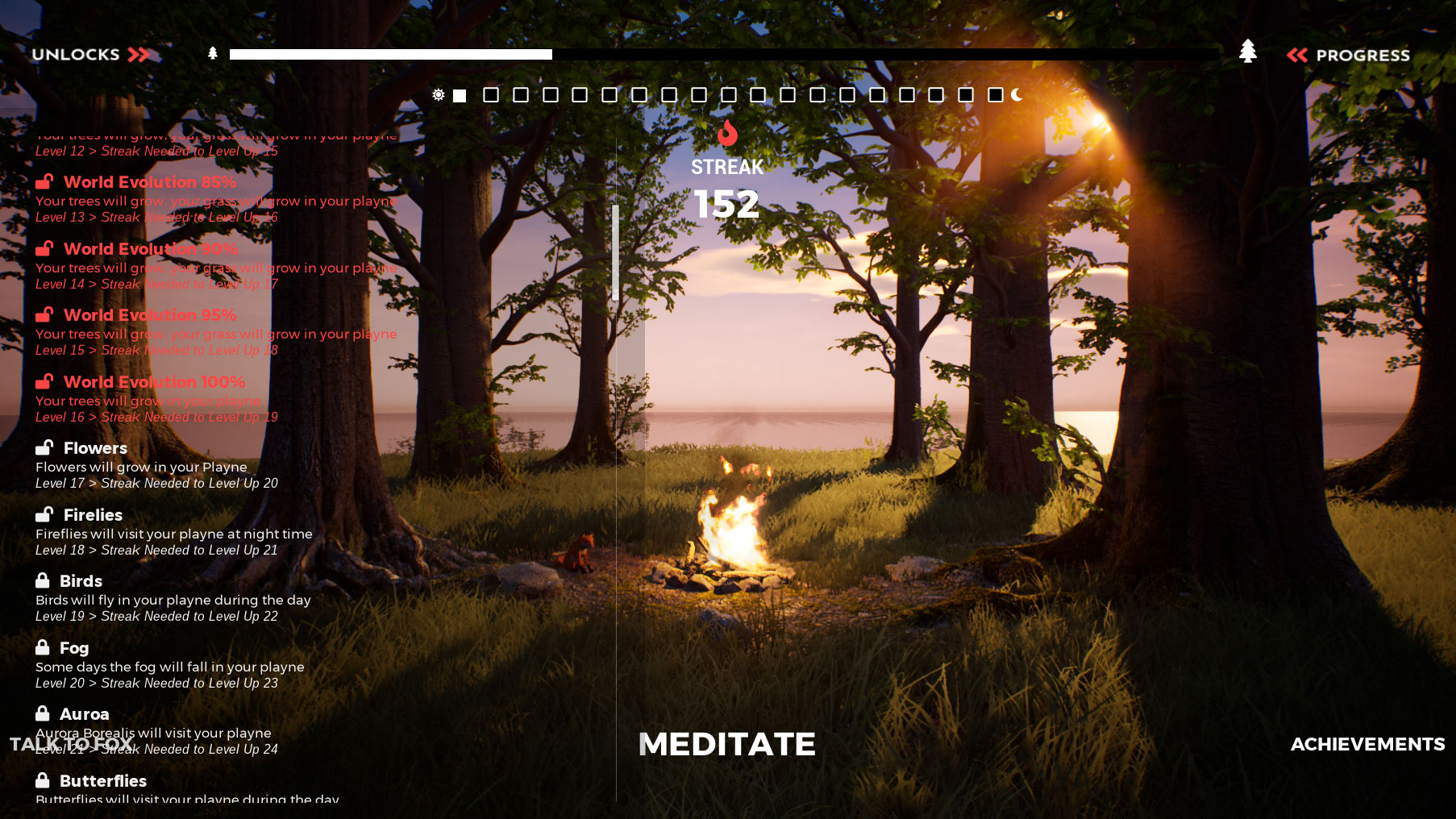Screen dimensions: 1456x819
Task: Click the locked padlock next to Birds
Action: 44,580
